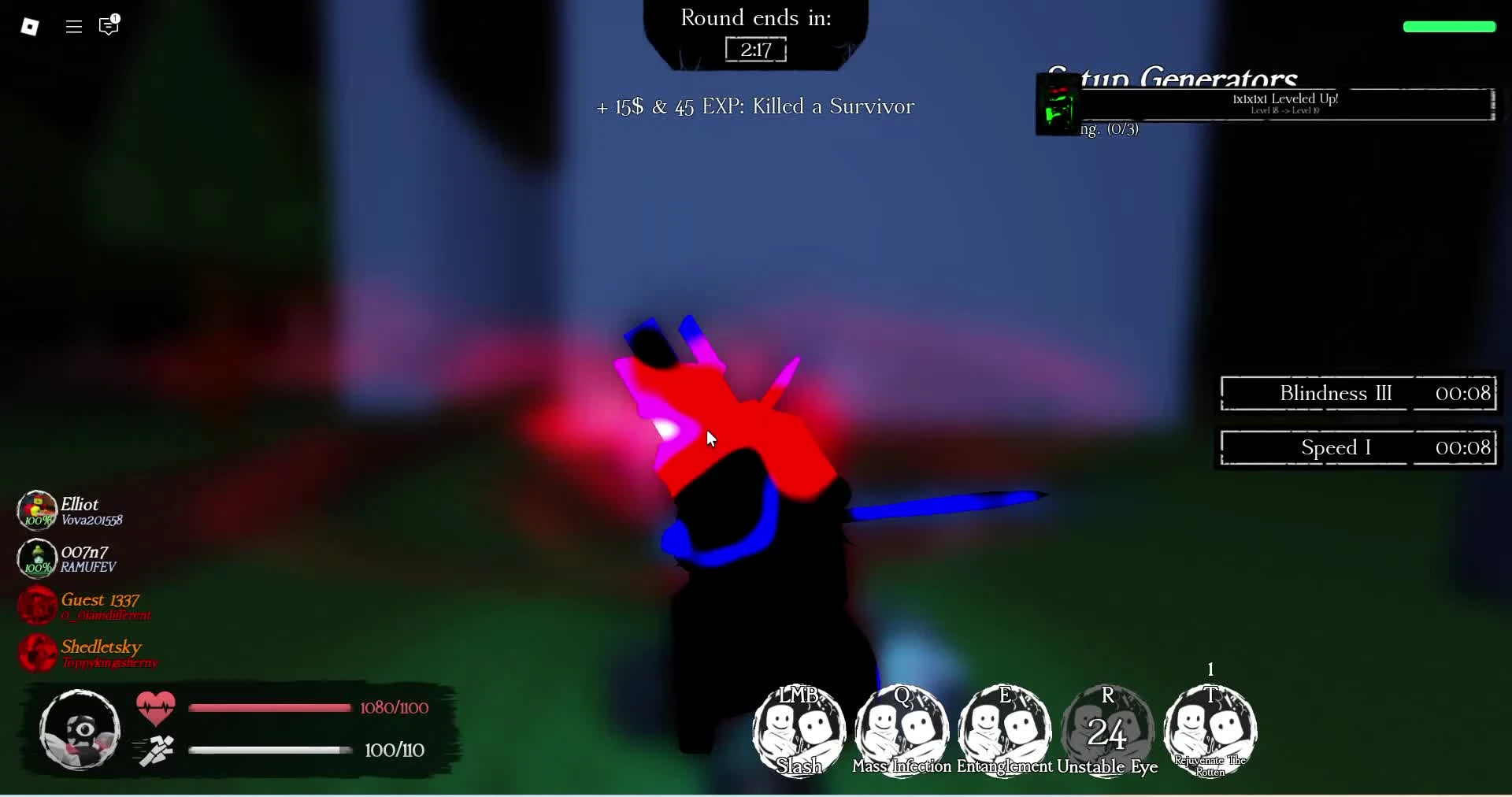This screenshot has height=797, width=1512.
Task: Click the Roblox logo in the top-left corner
Action: [31, 26]
